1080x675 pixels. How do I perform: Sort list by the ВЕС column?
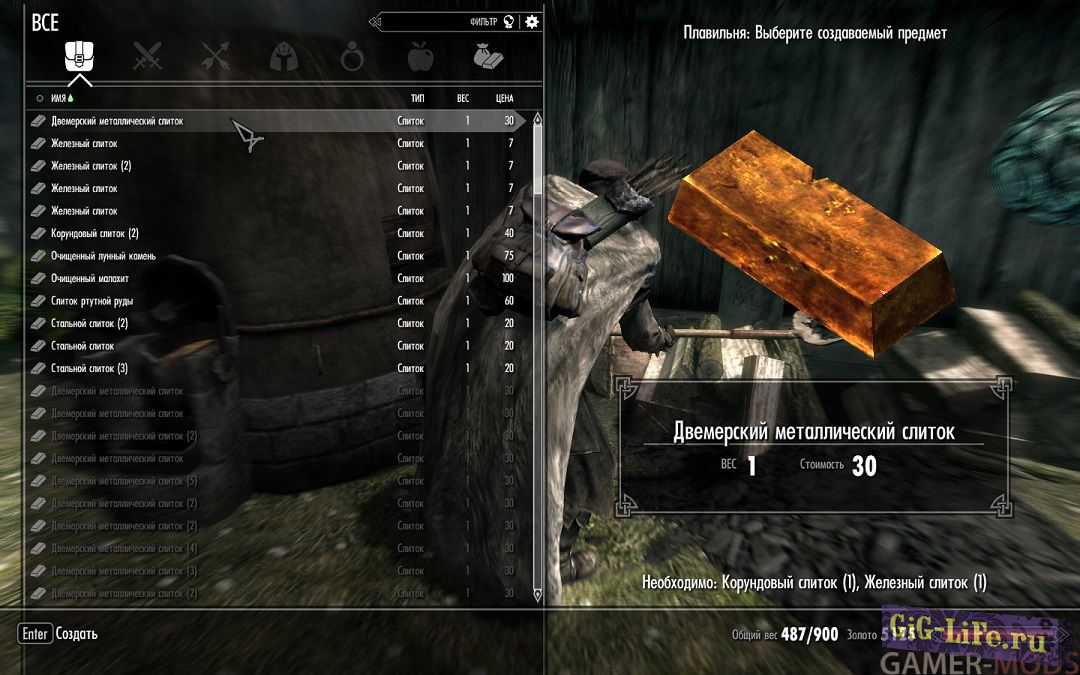pos(462,98)
